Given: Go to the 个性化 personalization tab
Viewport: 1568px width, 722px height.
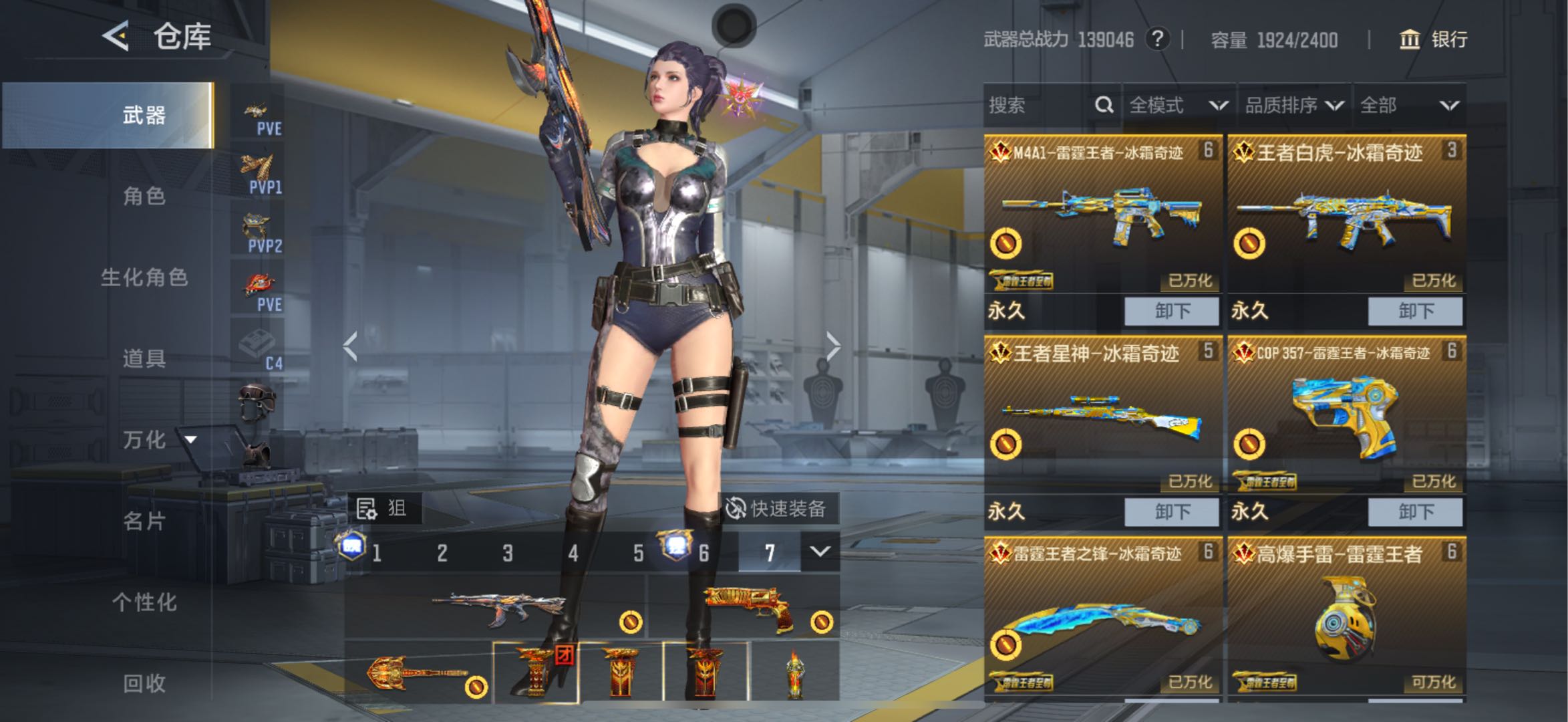Looking at the screenshot, I should (144, 602).
